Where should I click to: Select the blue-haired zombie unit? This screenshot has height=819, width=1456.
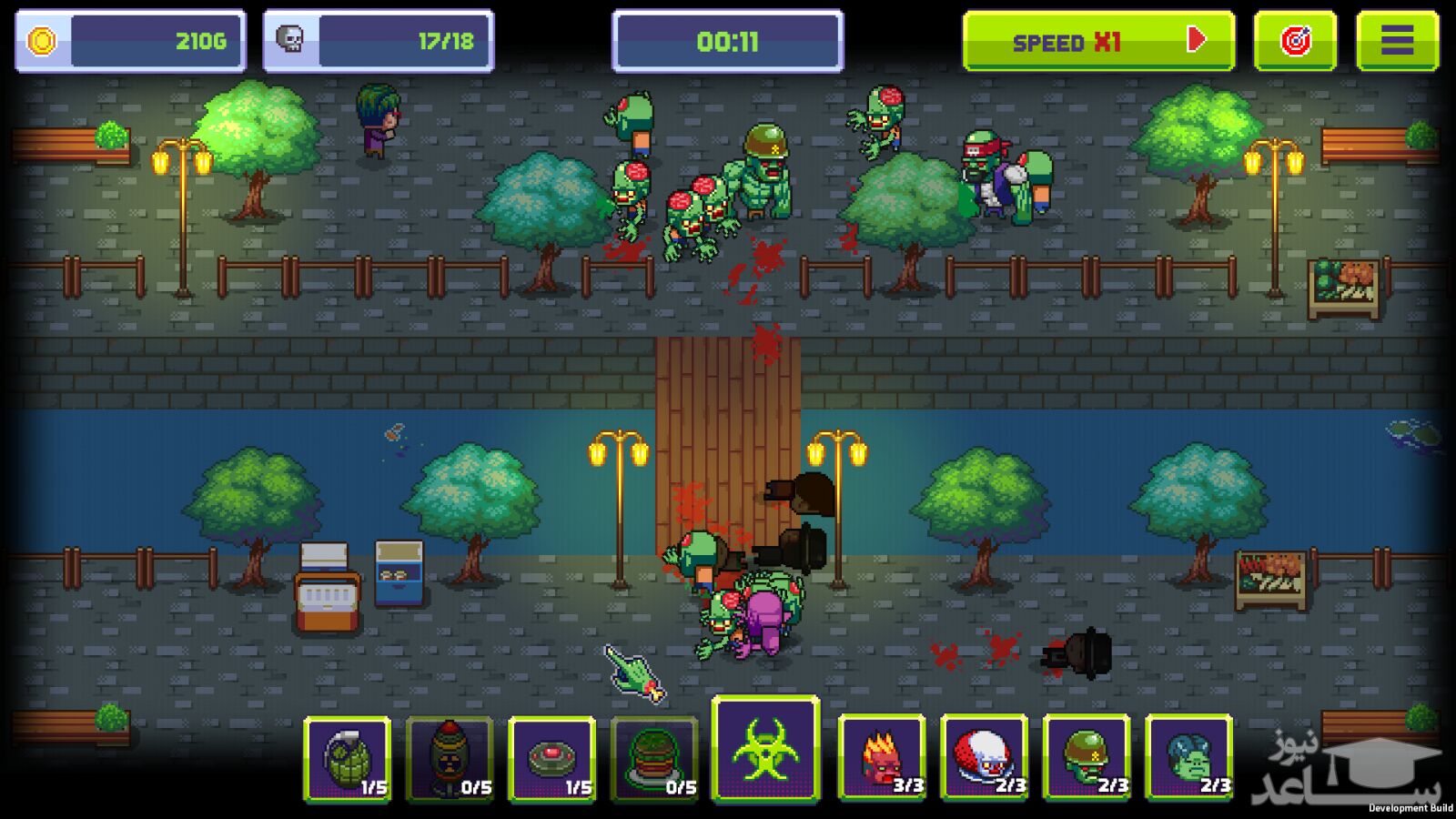tap(1188, 757)
